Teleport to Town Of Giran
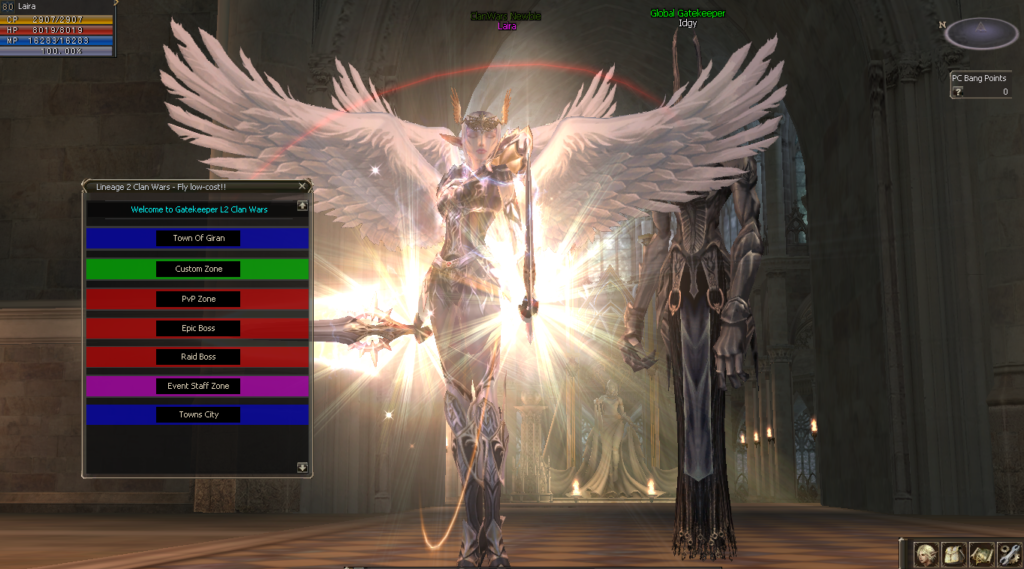This screenshot has width=1024, height=569. (x=198, y=238)
